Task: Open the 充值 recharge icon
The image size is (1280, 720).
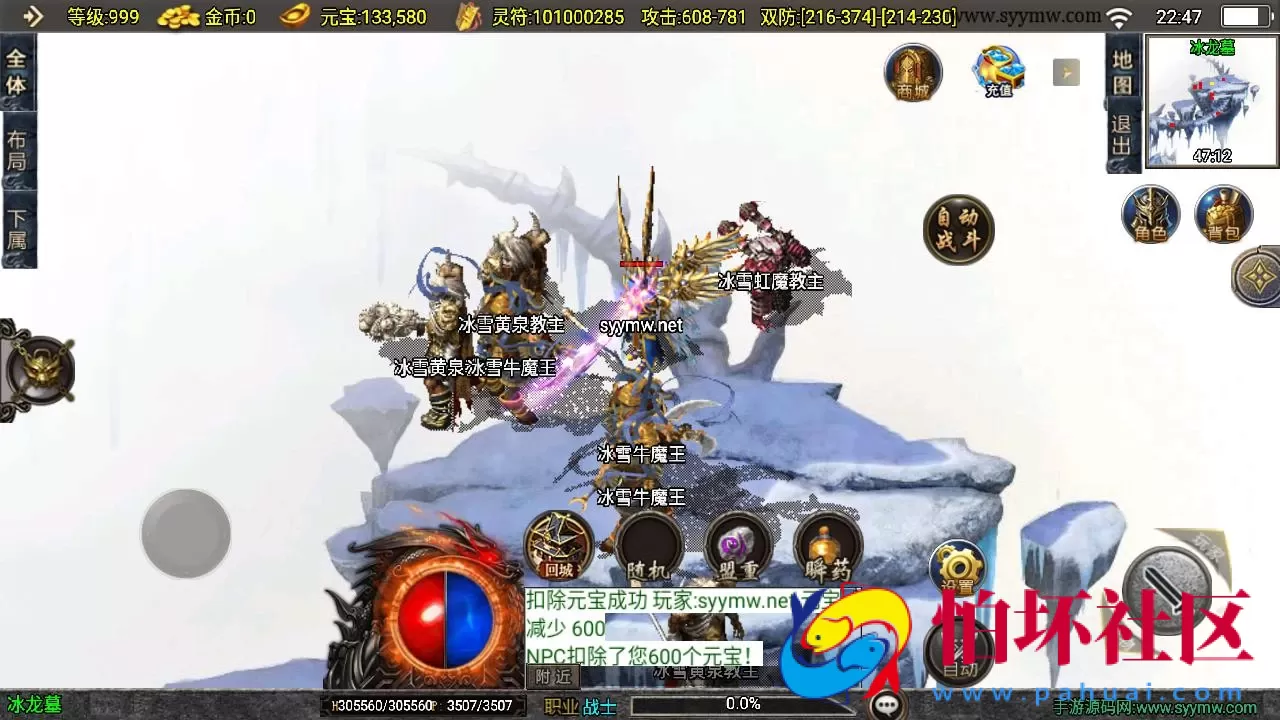Action: [996, 70]
